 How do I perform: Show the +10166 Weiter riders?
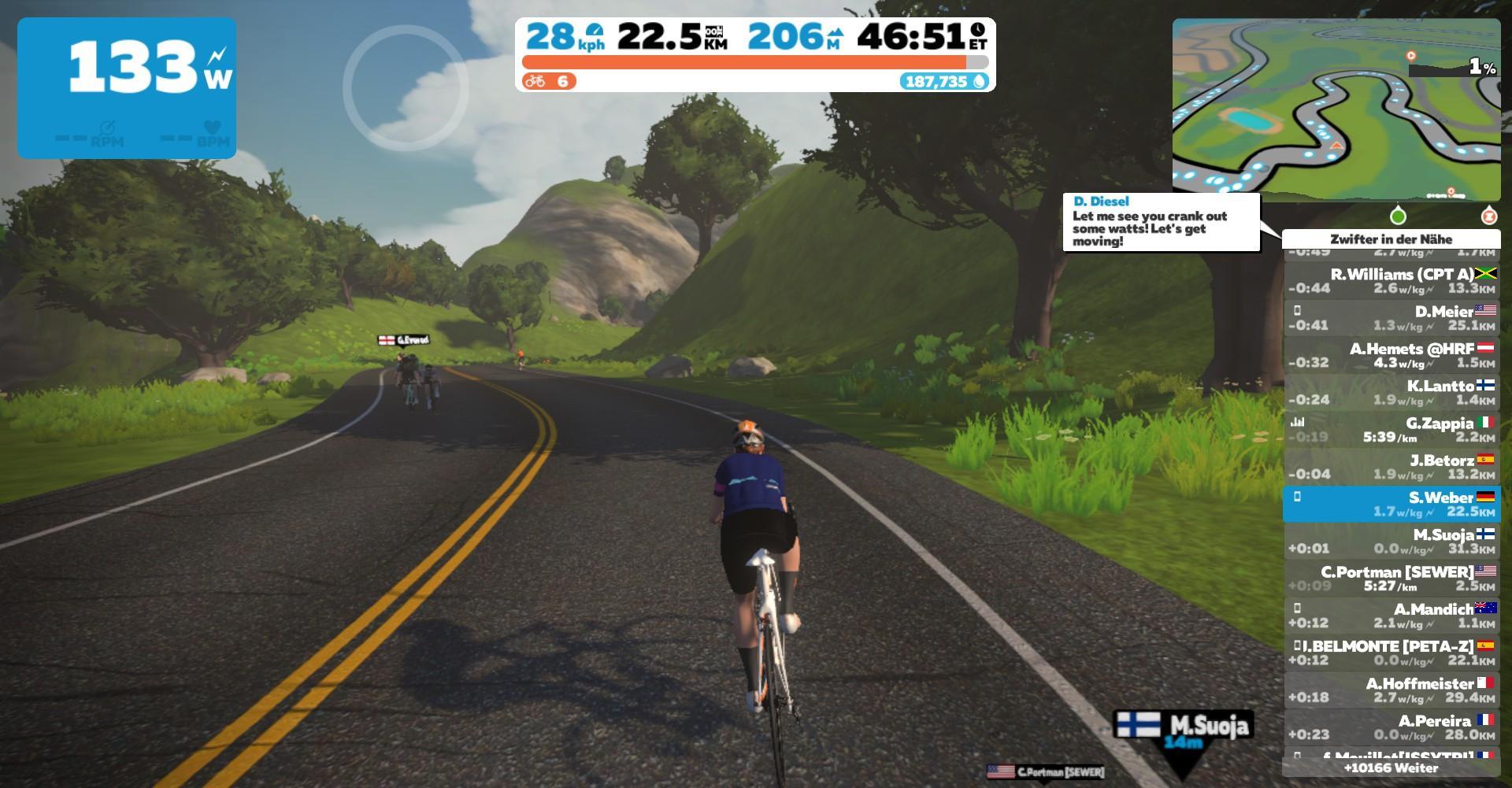(1391, 768)
